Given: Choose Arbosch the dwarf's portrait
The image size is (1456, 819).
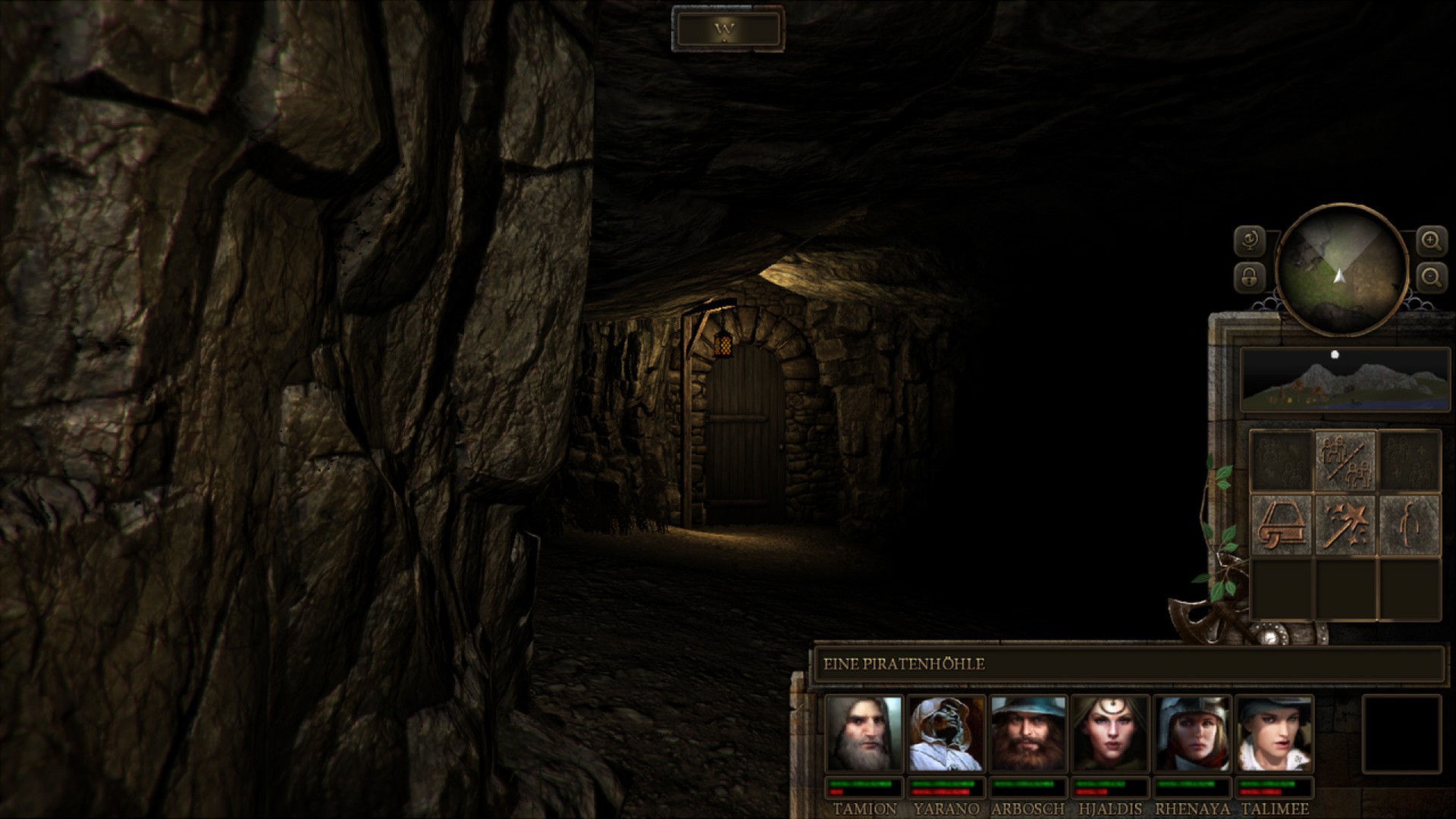Looking at the screenshot, I should [x=1028, y=734].
